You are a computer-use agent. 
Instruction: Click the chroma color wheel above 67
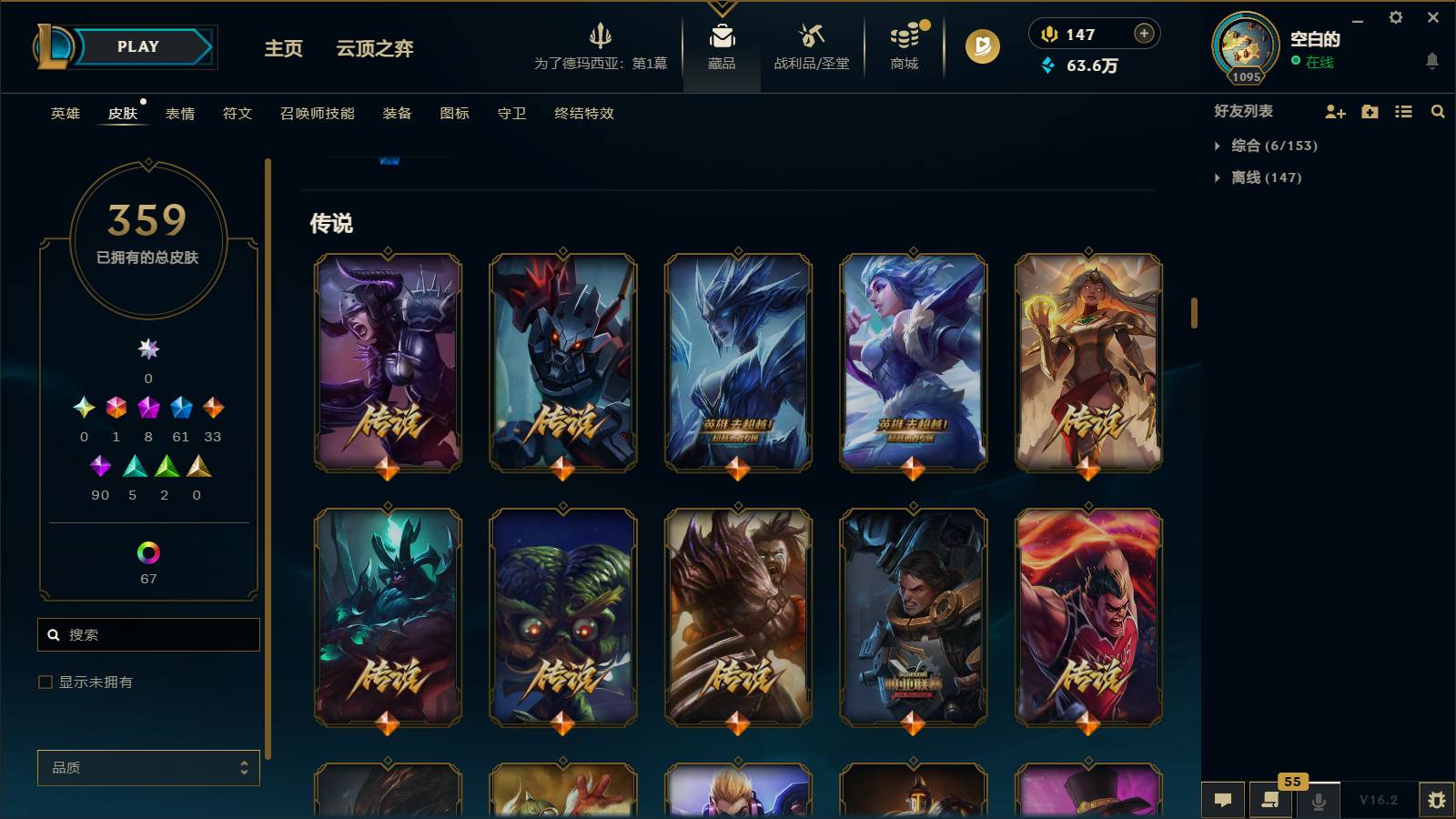tap(147, 551)
